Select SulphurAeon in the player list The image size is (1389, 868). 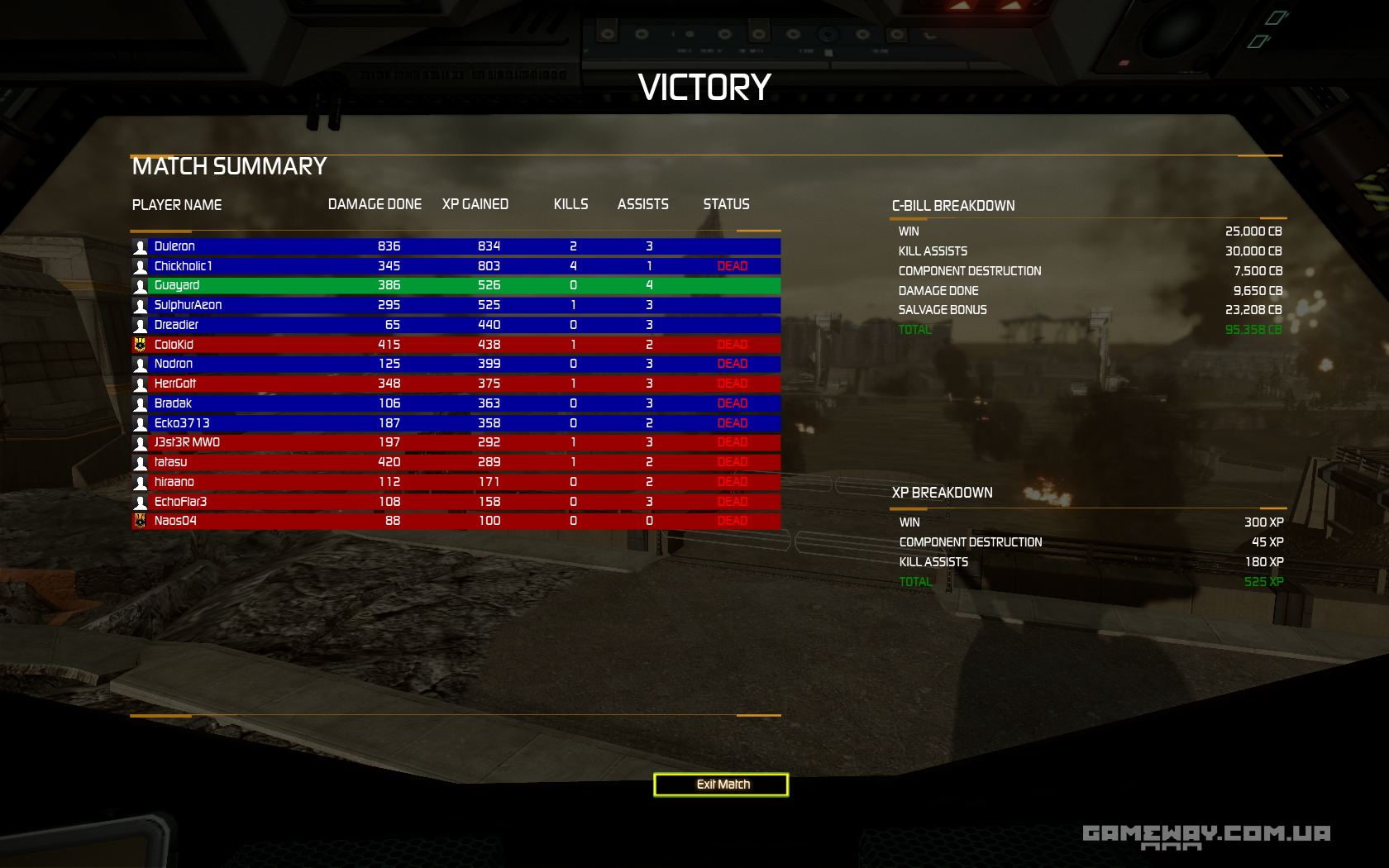(455, 305)
